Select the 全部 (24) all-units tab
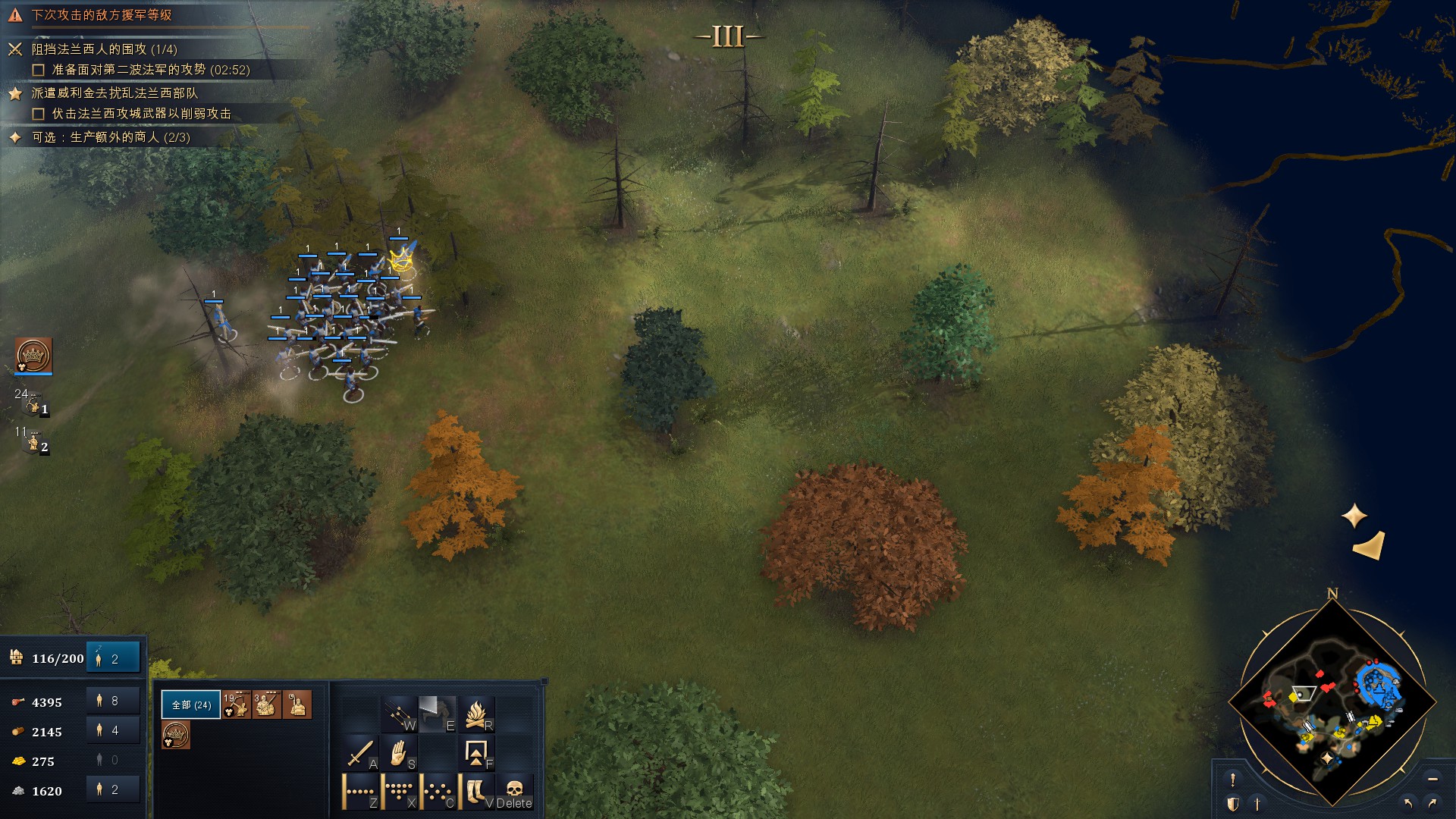The height and width of the screenshot is (819, 1456). [x=191, y=704]
